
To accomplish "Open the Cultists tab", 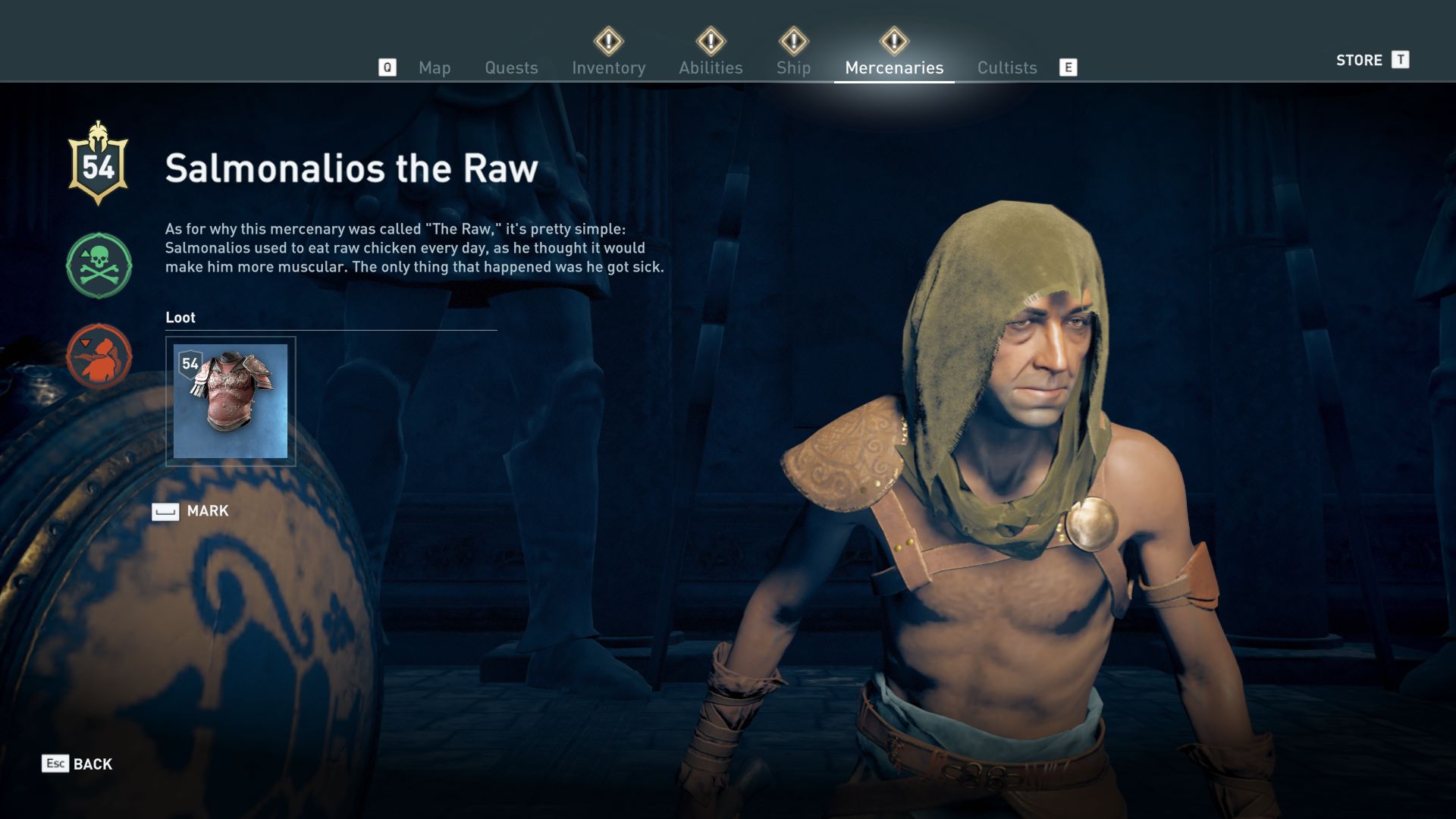I will click(1006, 67).
